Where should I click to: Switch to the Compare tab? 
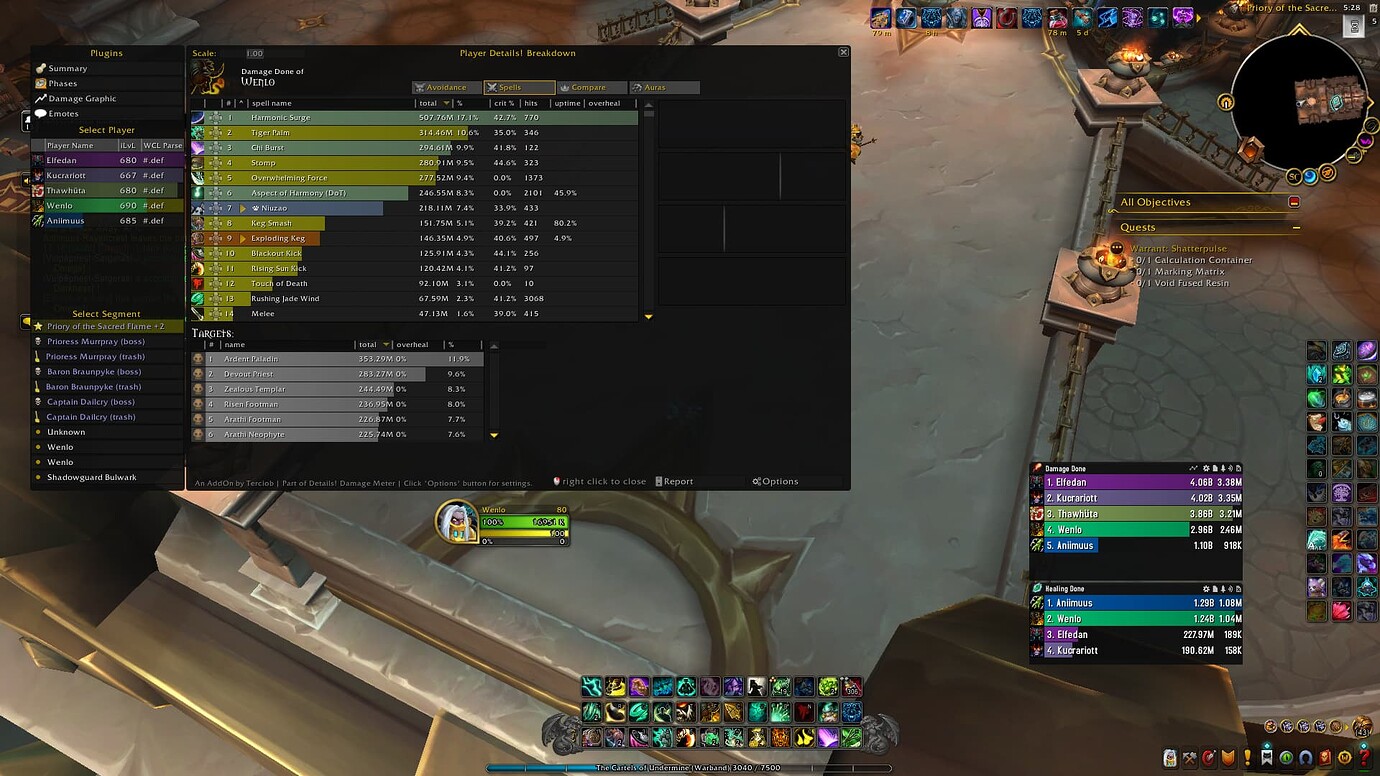[x=594, y=87]
